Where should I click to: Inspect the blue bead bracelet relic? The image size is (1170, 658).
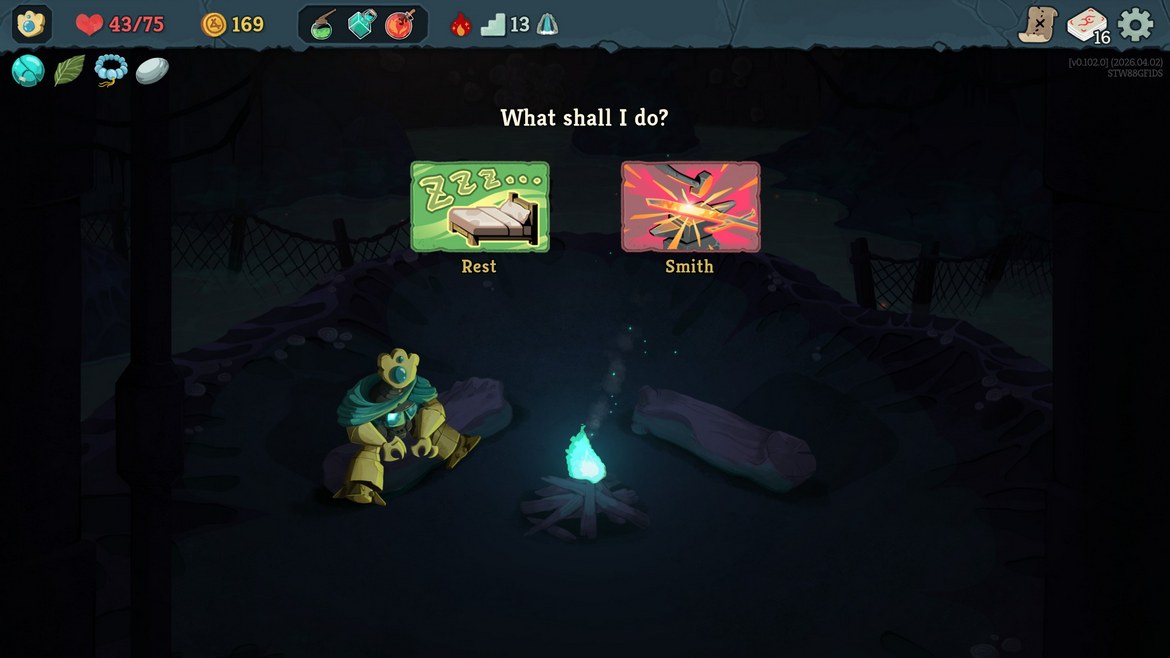point(110,71)
